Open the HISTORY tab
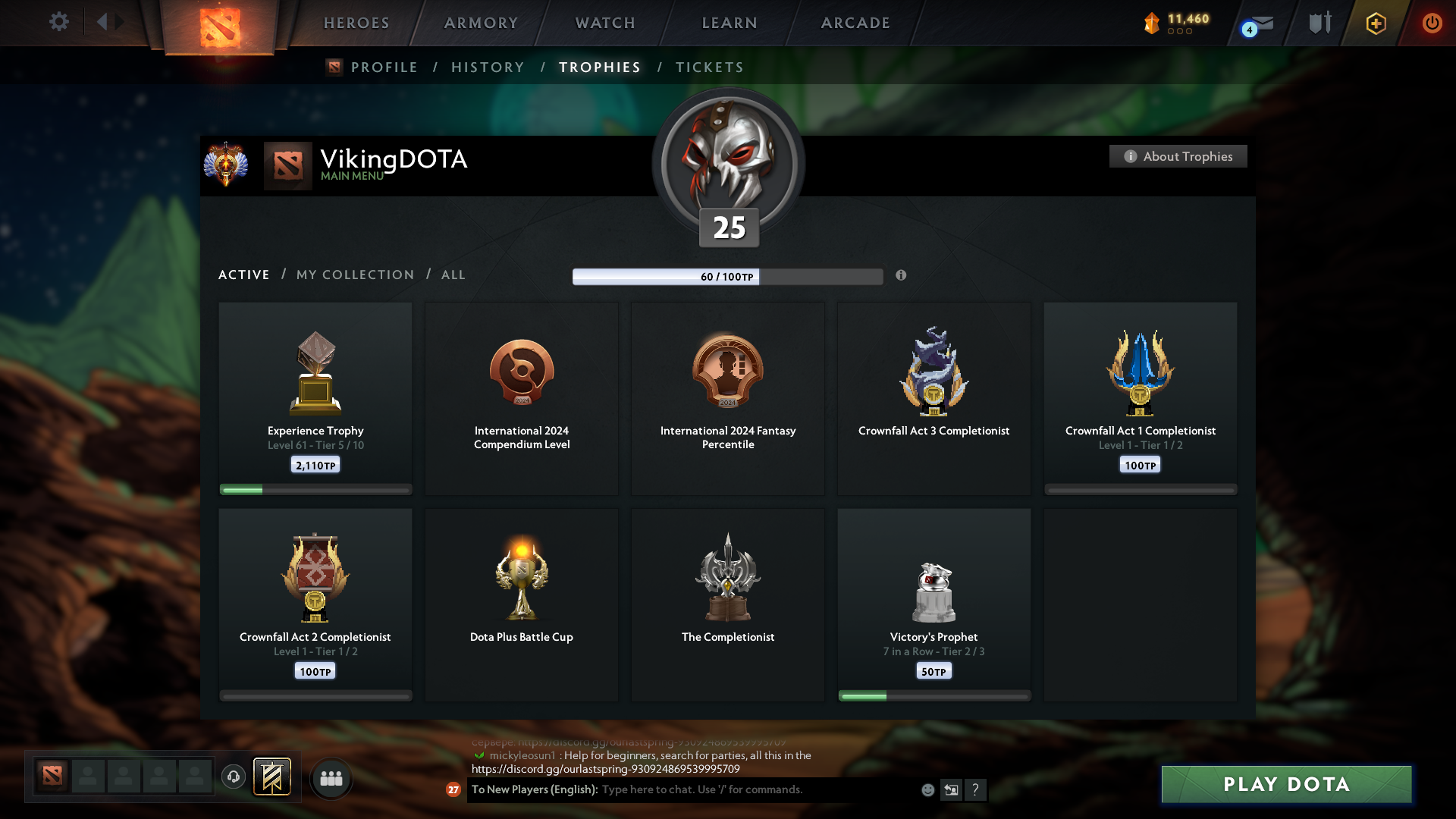 tap(488, 67)
